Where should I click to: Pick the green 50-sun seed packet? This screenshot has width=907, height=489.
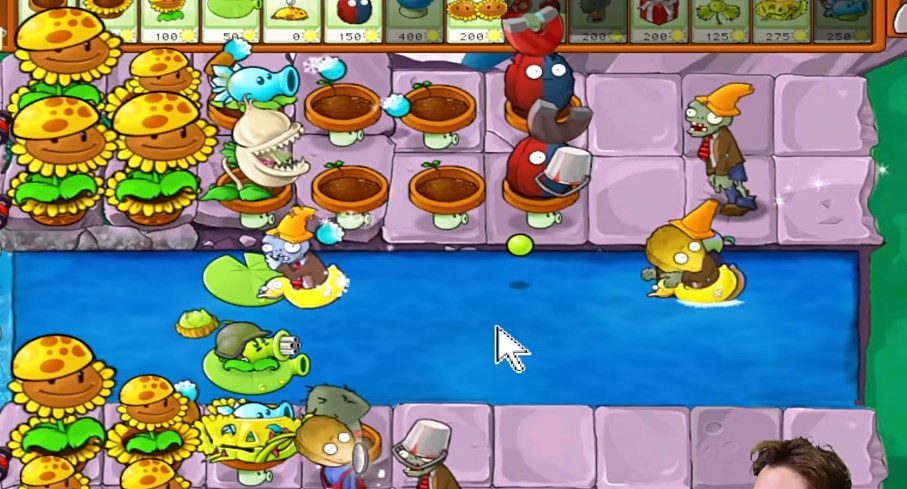(230, 20)
